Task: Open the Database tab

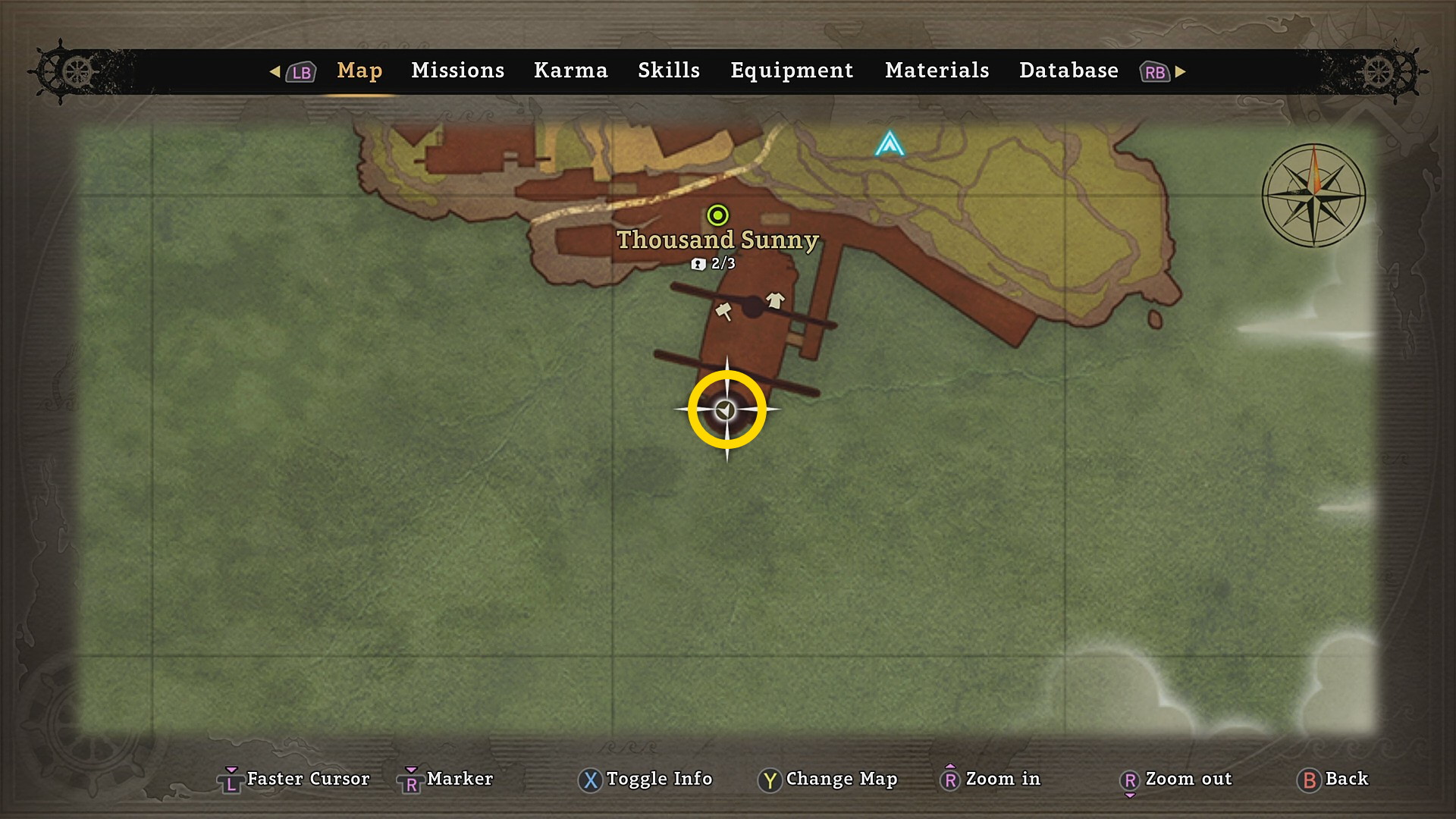Action: pyautogui.click(x=1068, y=71)
